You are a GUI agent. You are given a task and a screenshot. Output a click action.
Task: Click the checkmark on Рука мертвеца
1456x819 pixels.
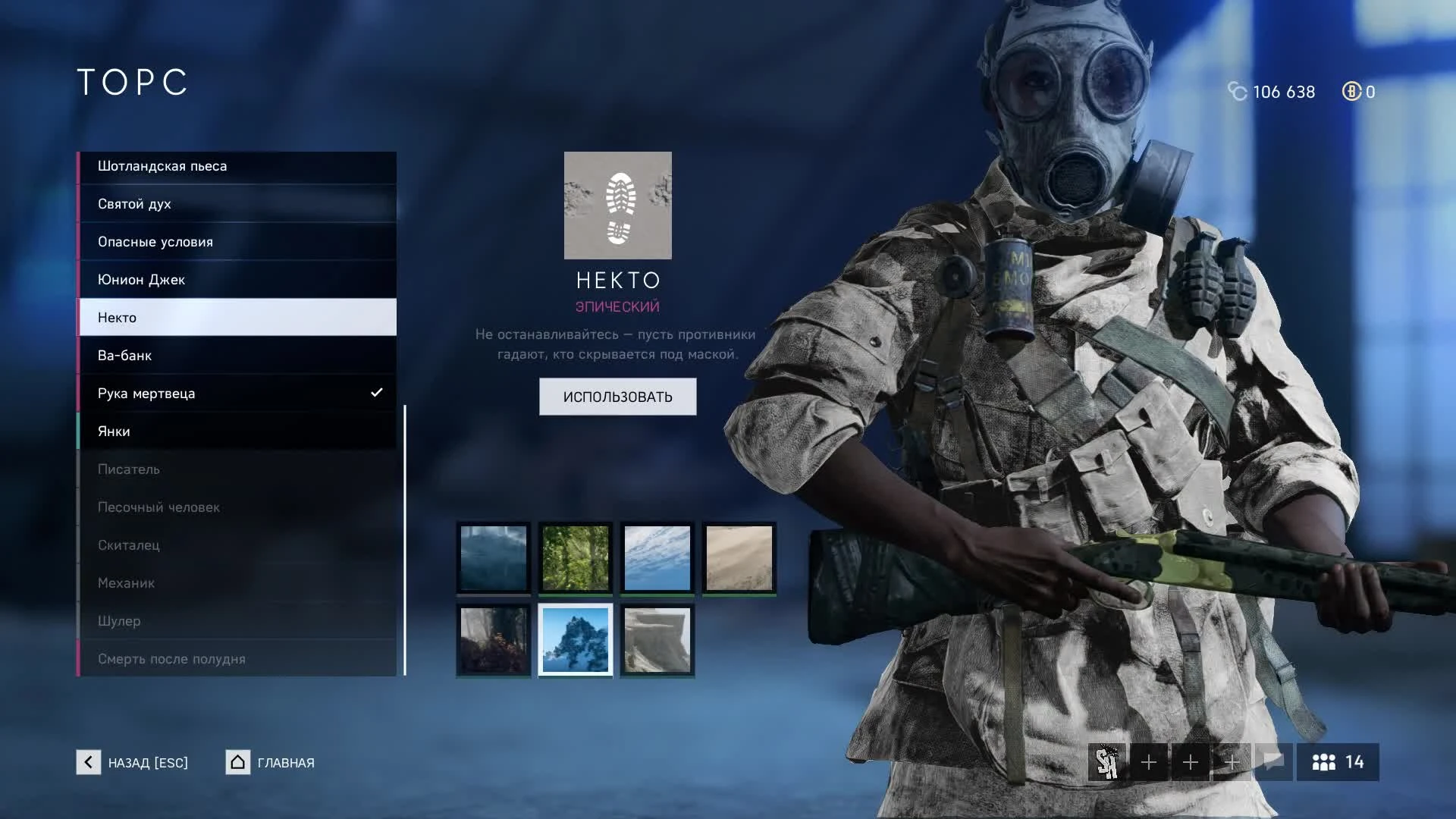[x=375, y=393]
